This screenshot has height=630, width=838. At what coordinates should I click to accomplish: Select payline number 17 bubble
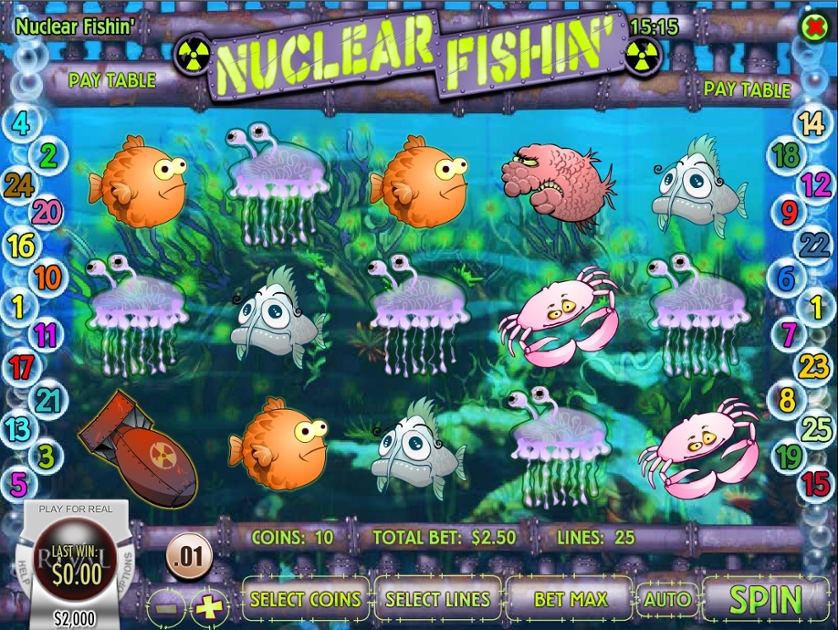21,367
